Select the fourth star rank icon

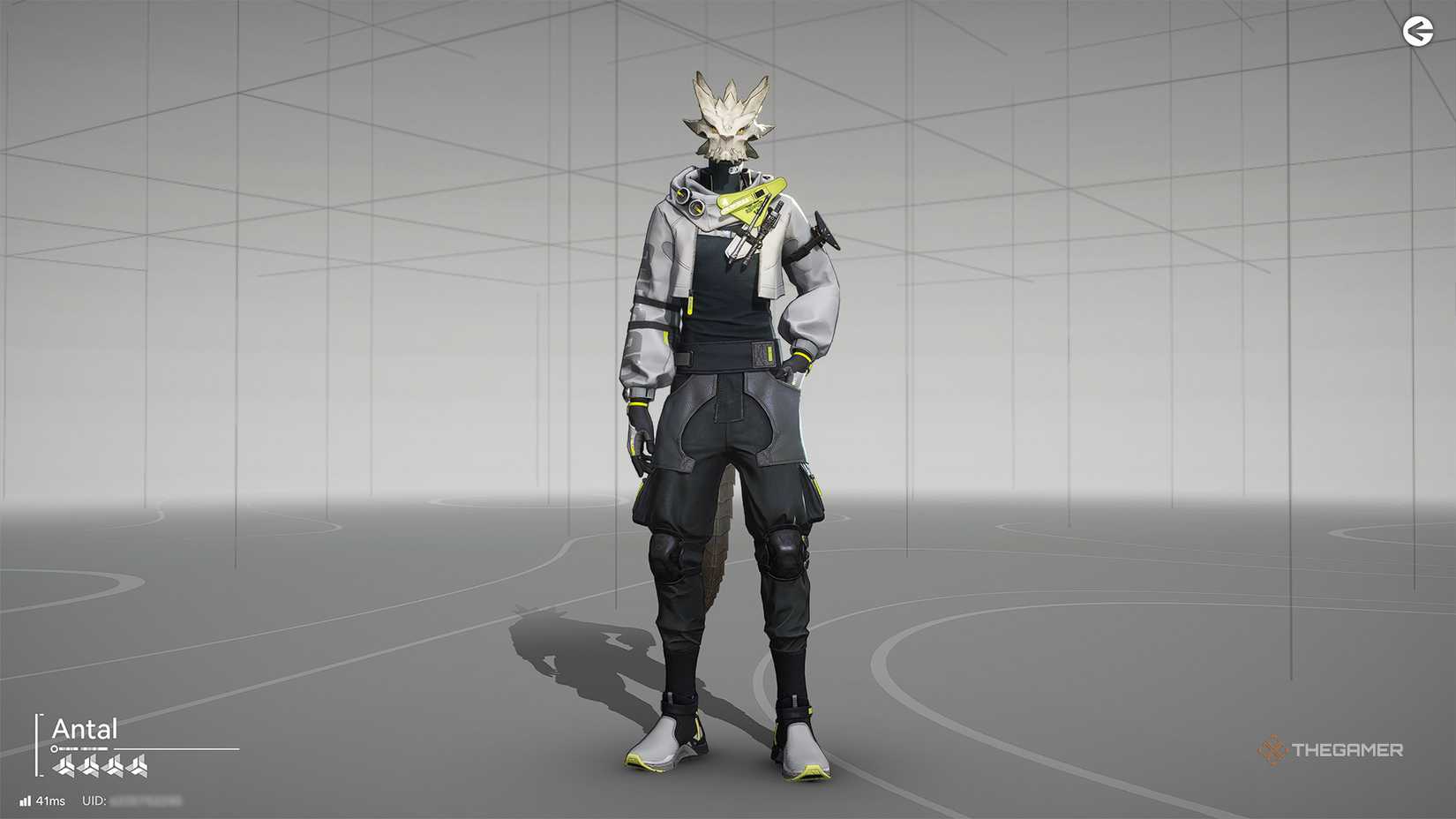(x=136, y=765)
